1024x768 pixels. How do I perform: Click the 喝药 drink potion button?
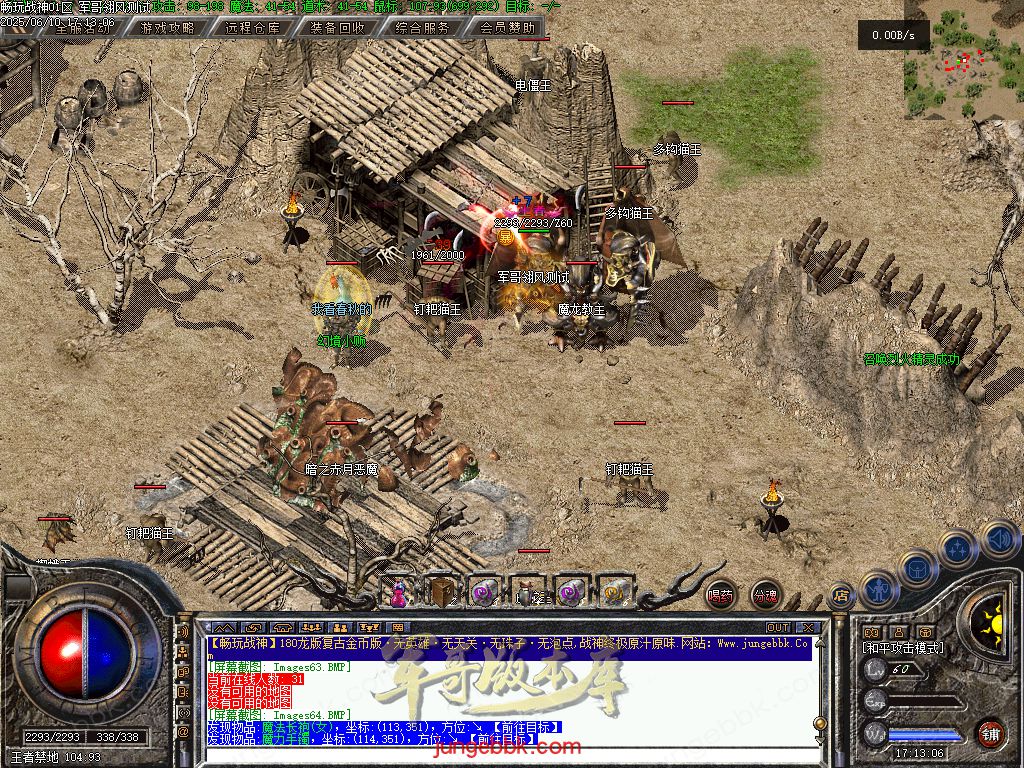click(719, 596)
